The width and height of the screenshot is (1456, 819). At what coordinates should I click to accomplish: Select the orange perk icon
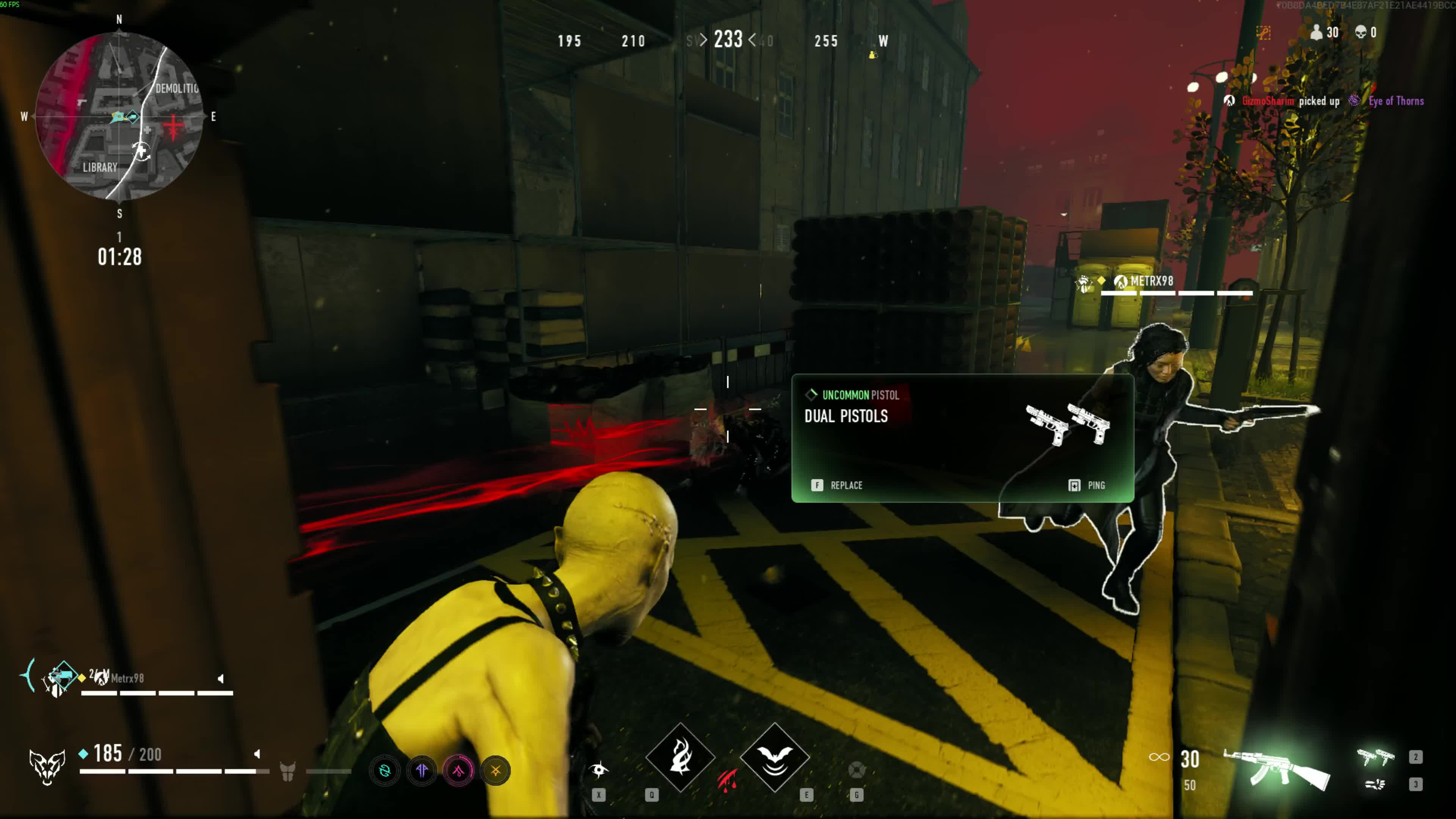click(496, 770)
